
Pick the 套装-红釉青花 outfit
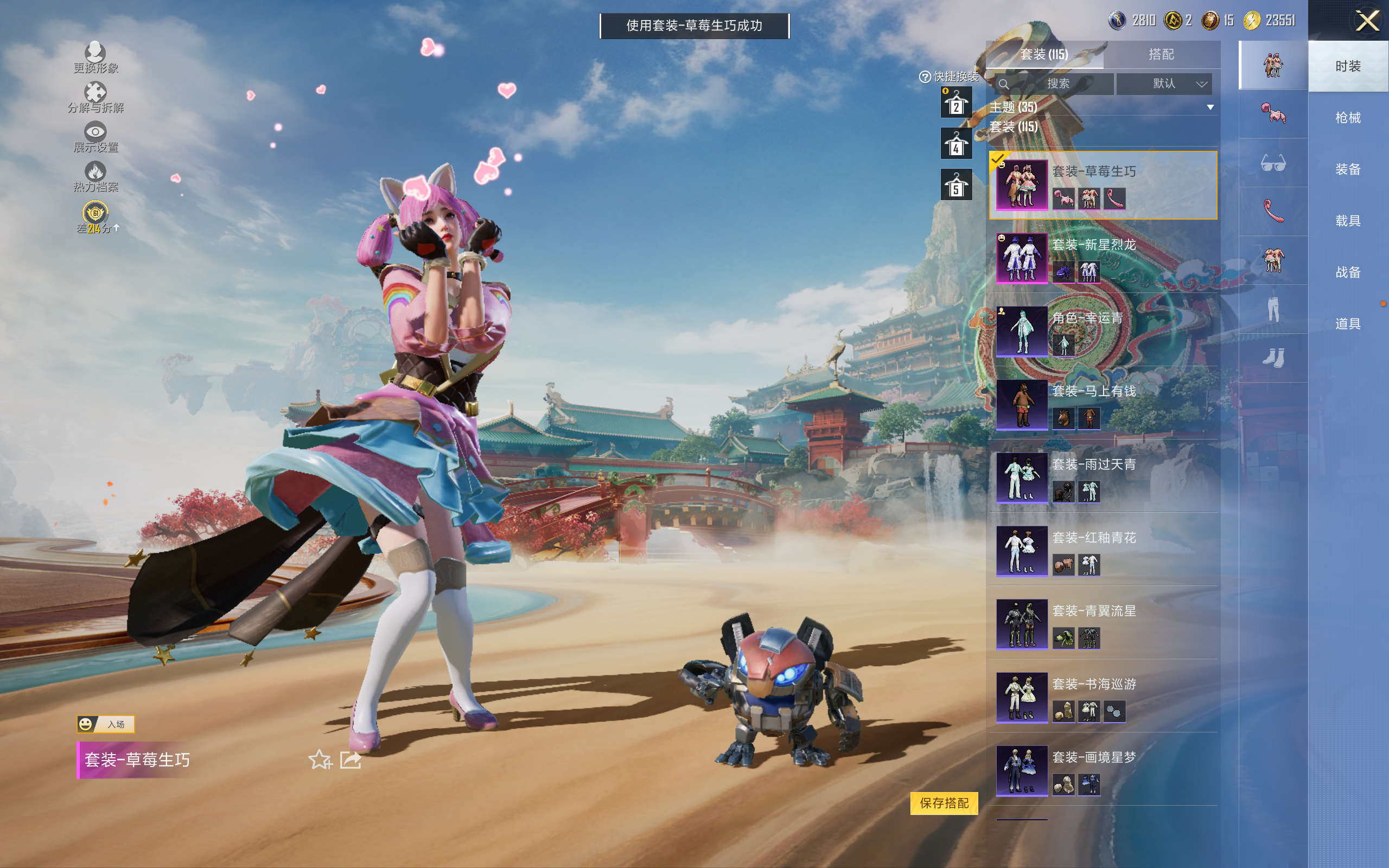pos(1102,551)
